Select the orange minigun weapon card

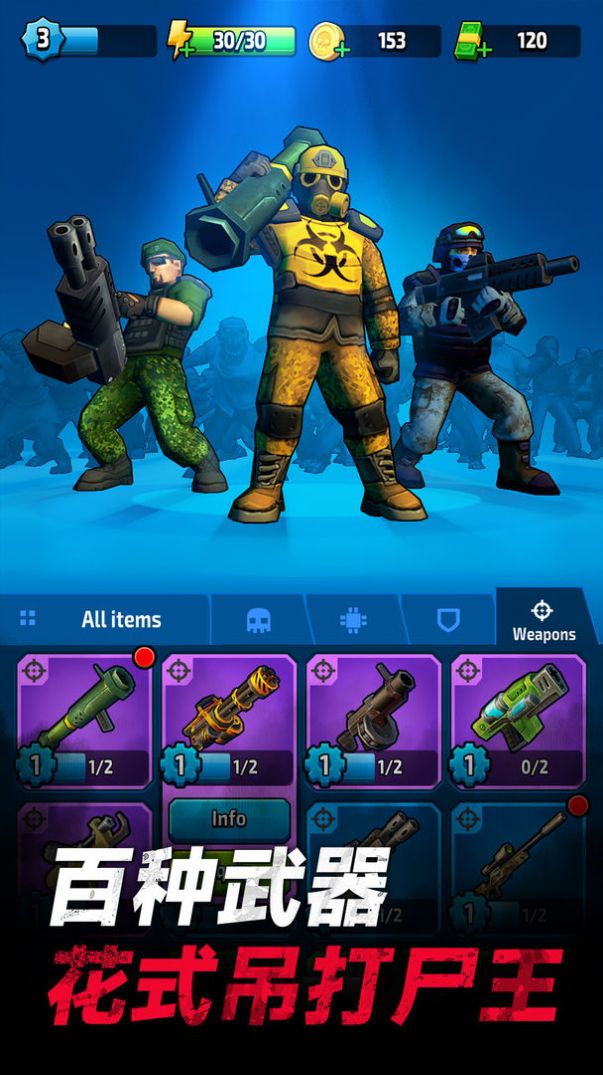230,720
